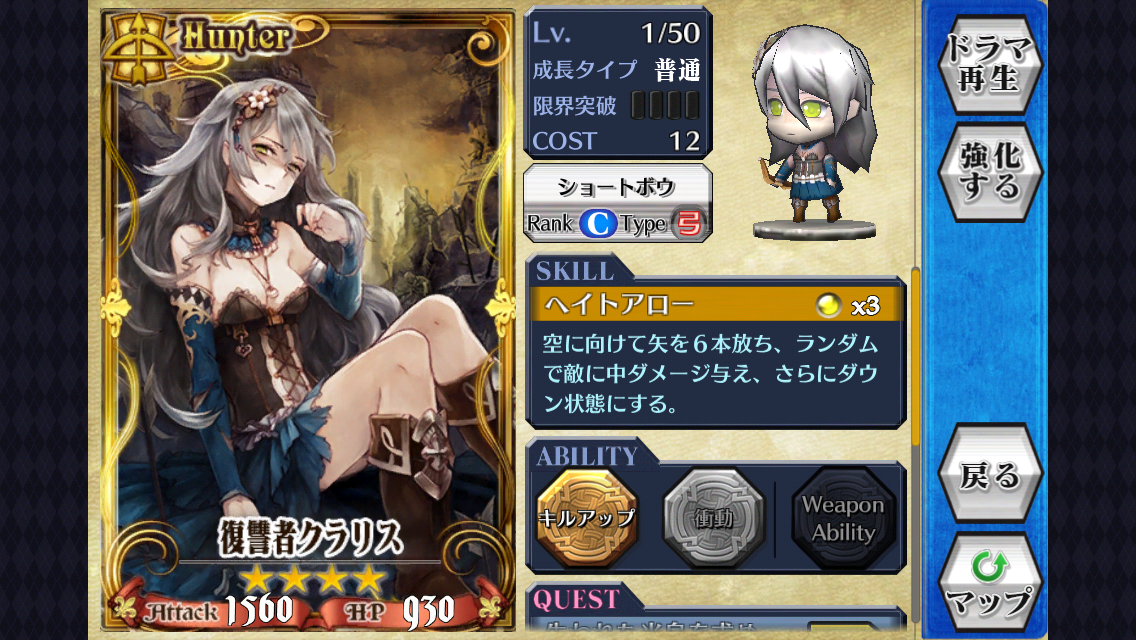This screenshot has width=1136, height=640.
Task: Return to the マップ map screen
Action: click(989, 585)
